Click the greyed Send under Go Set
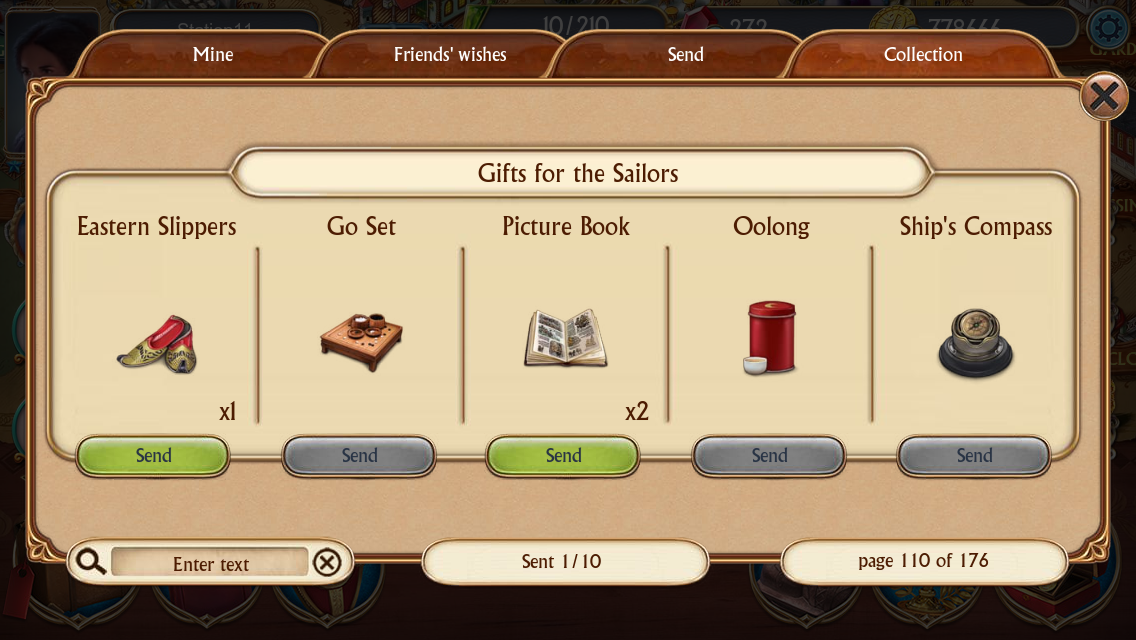 pos(359,456)
